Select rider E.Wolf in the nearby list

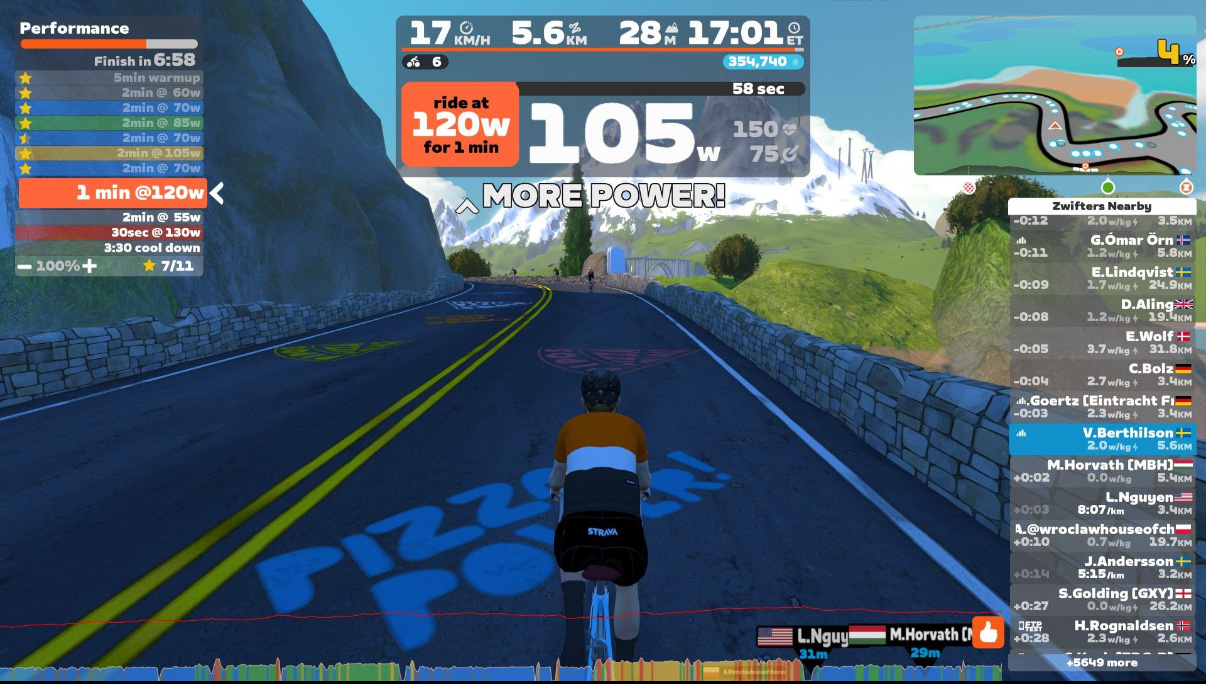click(x=1101, y=342)
